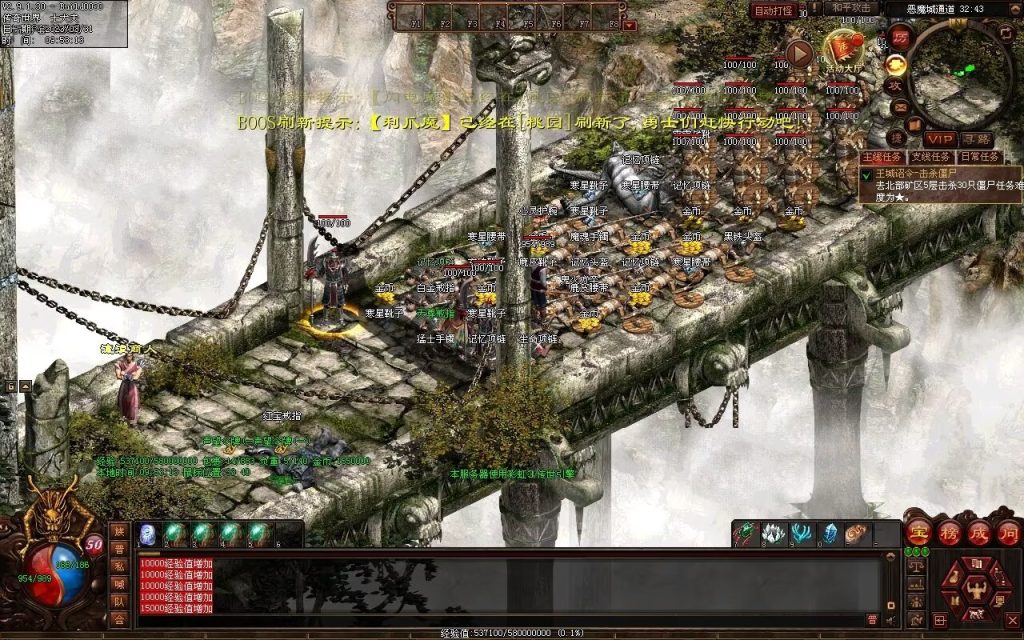Toggle the 自动打怪 auto-fight button
This screenshot has height=640, width=1024.
773,11
